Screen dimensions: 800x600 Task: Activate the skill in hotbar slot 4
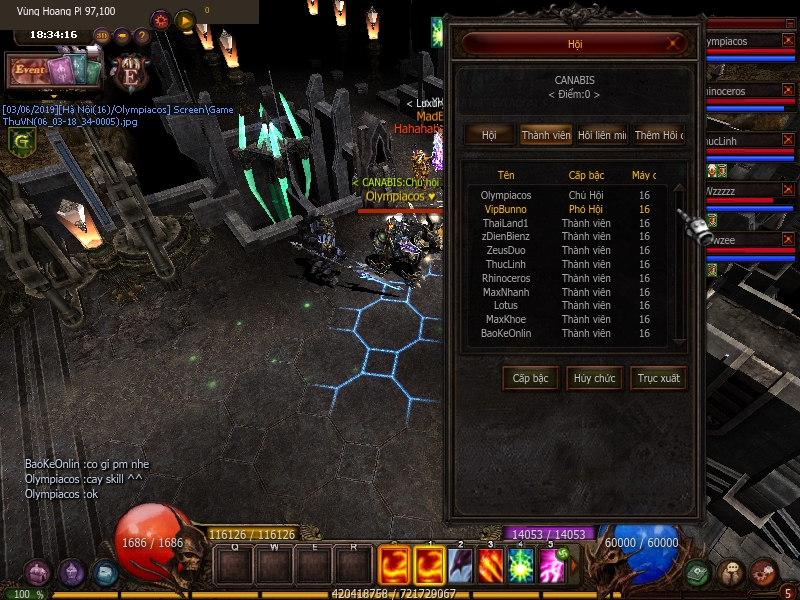pyautogui.click(x=519, y=566)
